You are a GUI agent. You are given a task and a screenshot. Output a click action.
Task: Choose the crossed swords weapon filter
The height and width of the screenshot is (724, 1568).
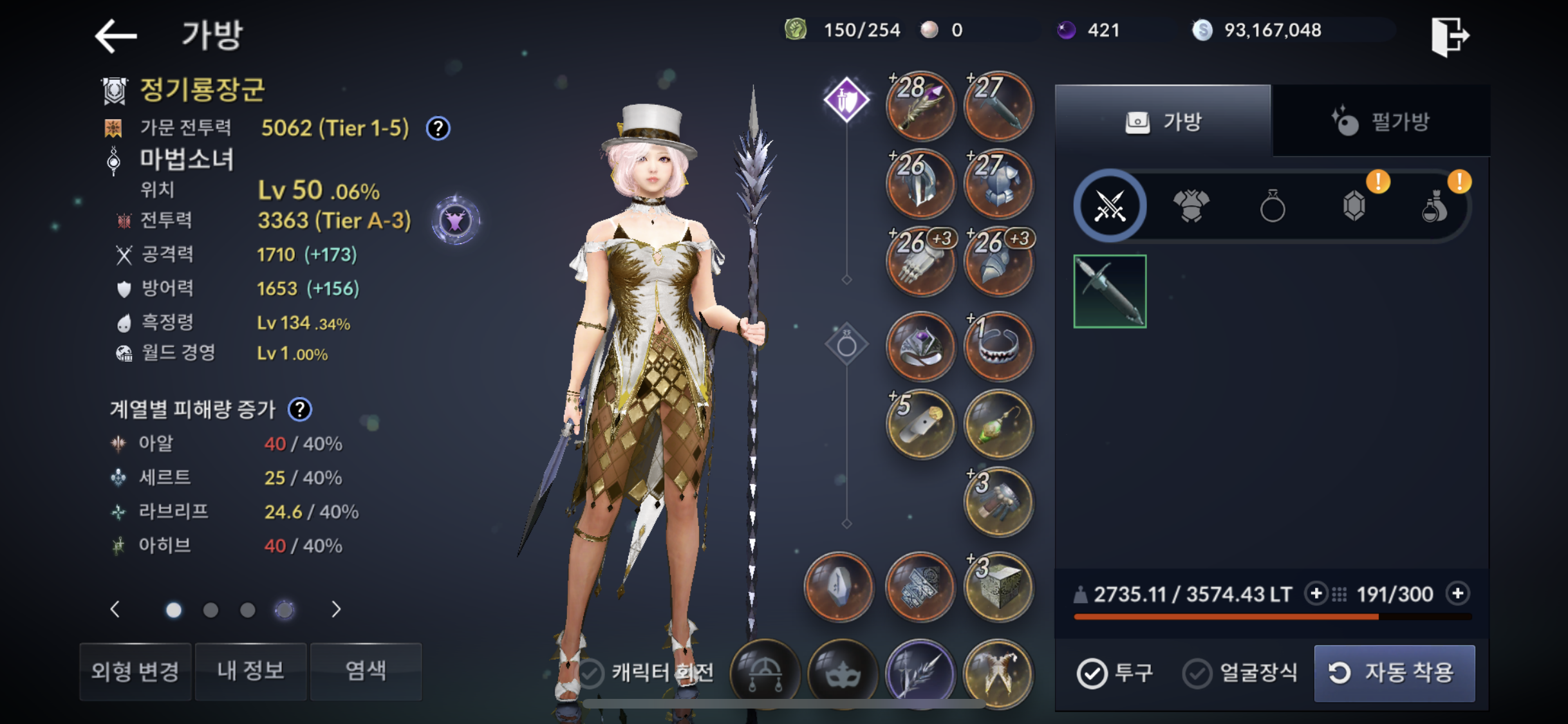pos(1110,207)
